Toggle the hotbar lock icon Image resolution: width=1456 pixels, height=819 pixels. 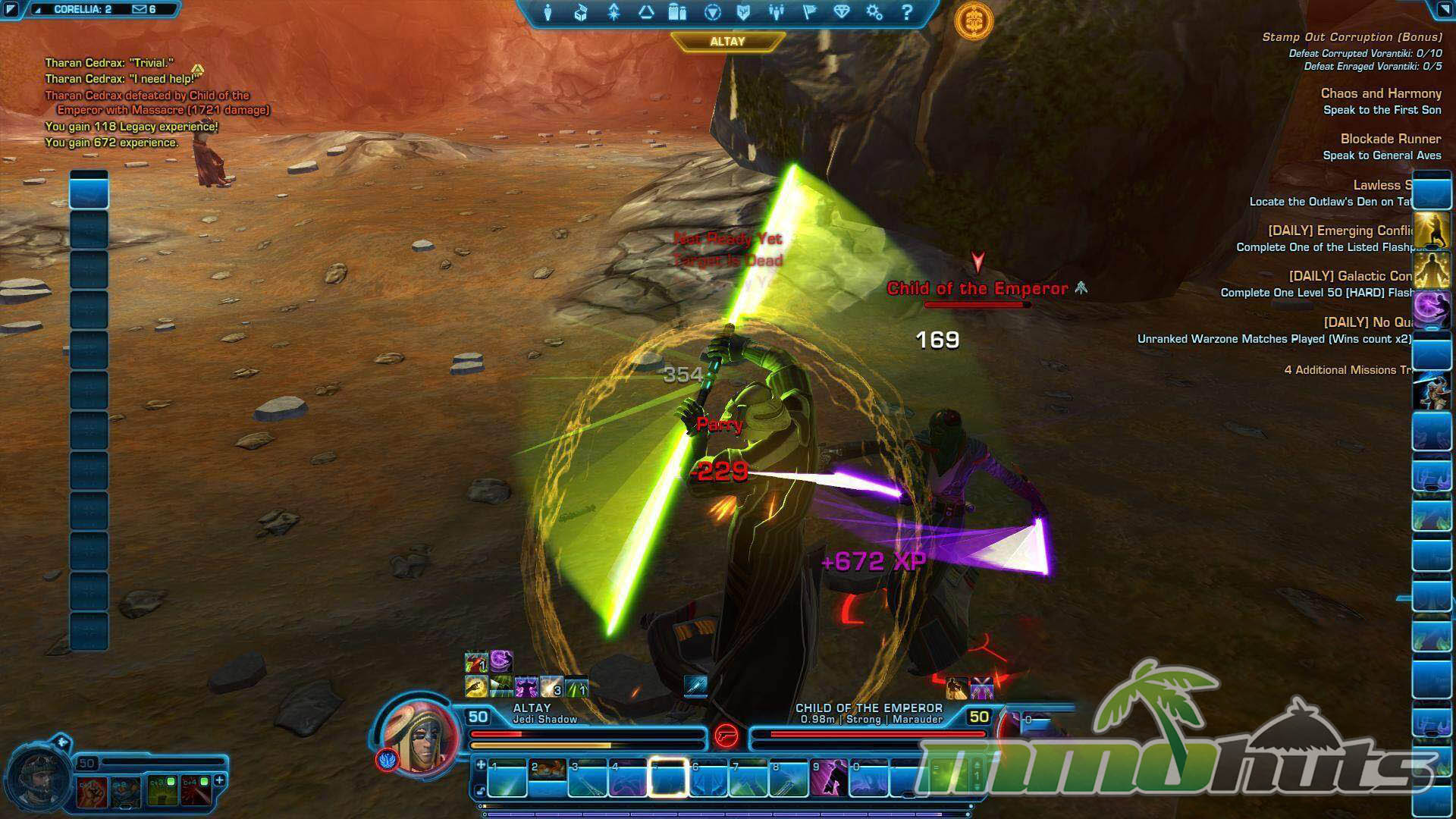click(x=481, y=792)
